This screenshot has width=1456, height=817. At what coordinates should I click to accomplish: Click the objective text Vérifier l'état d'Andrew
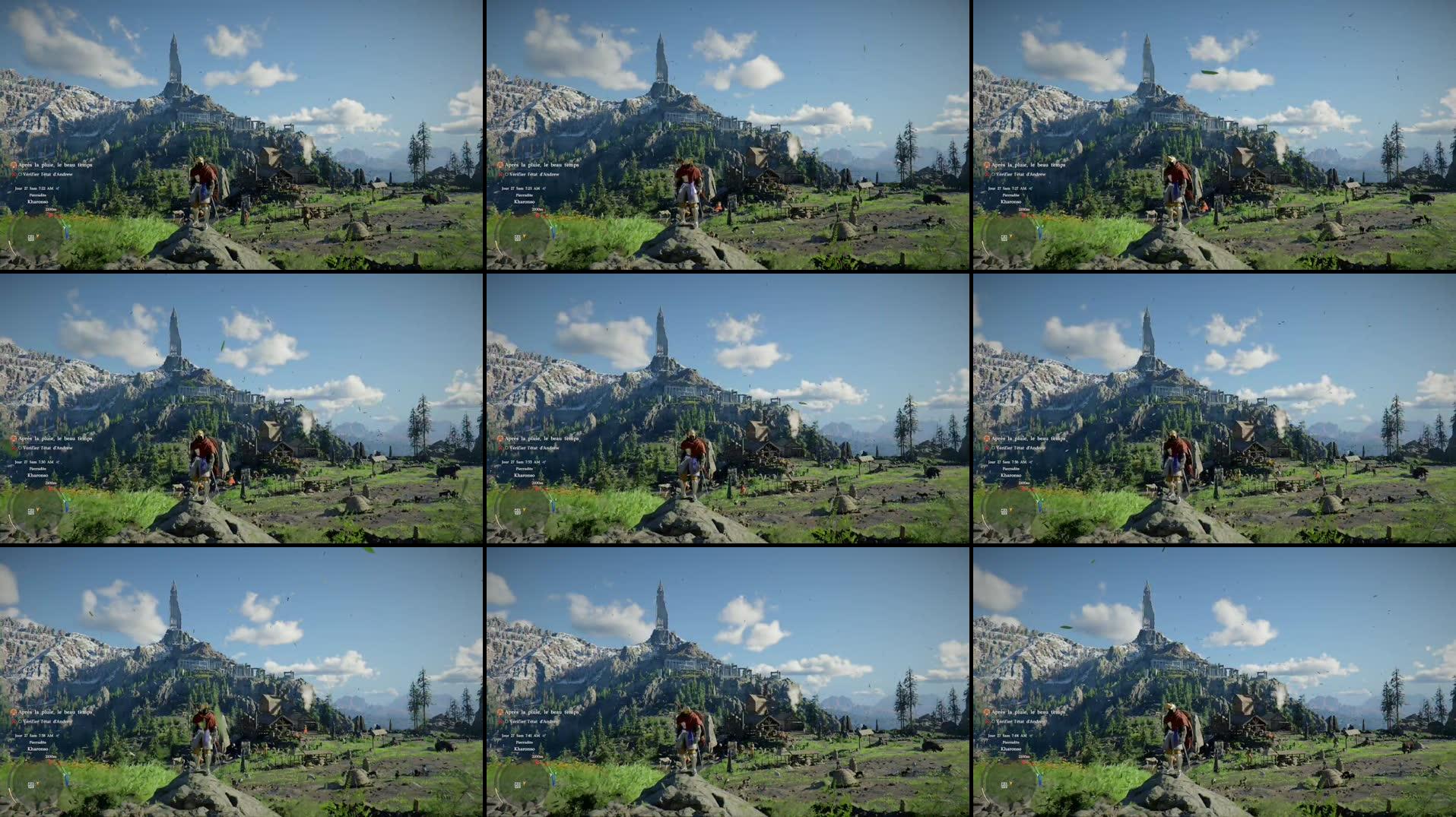[x=47, y=174]
